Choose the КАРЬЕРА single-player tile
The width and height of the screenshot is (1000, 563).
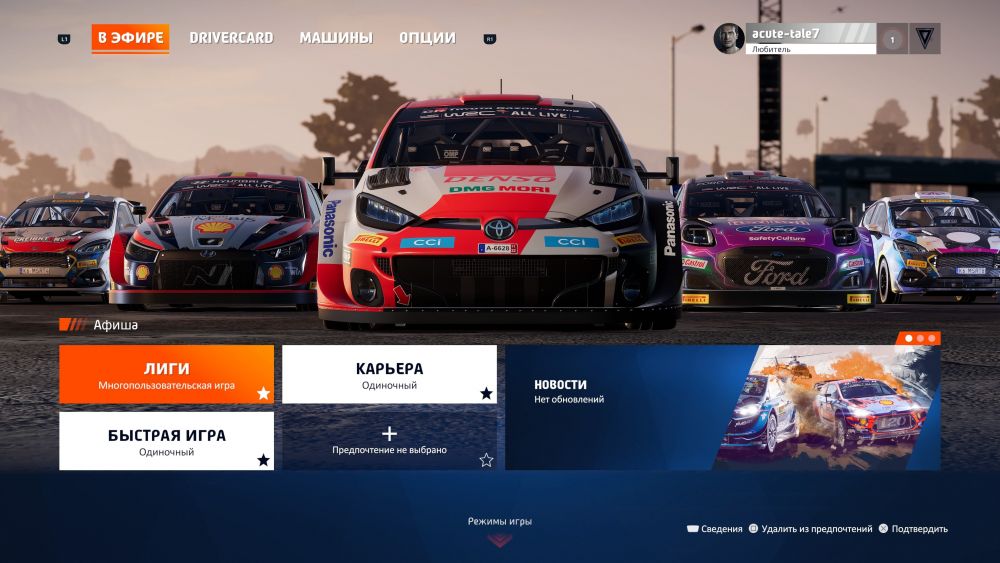389,374
